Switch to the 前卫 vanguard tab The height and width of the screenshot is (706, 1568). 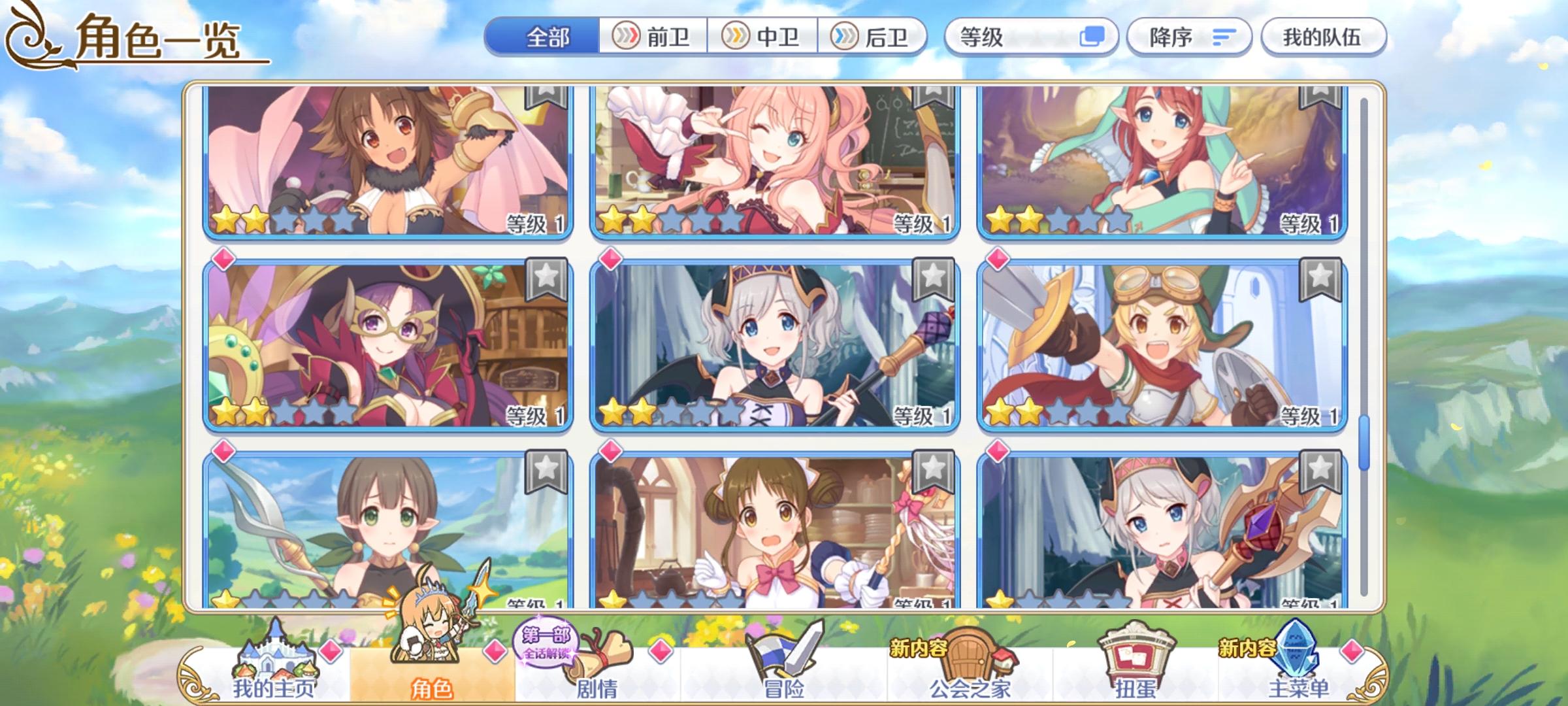[653, 37]
